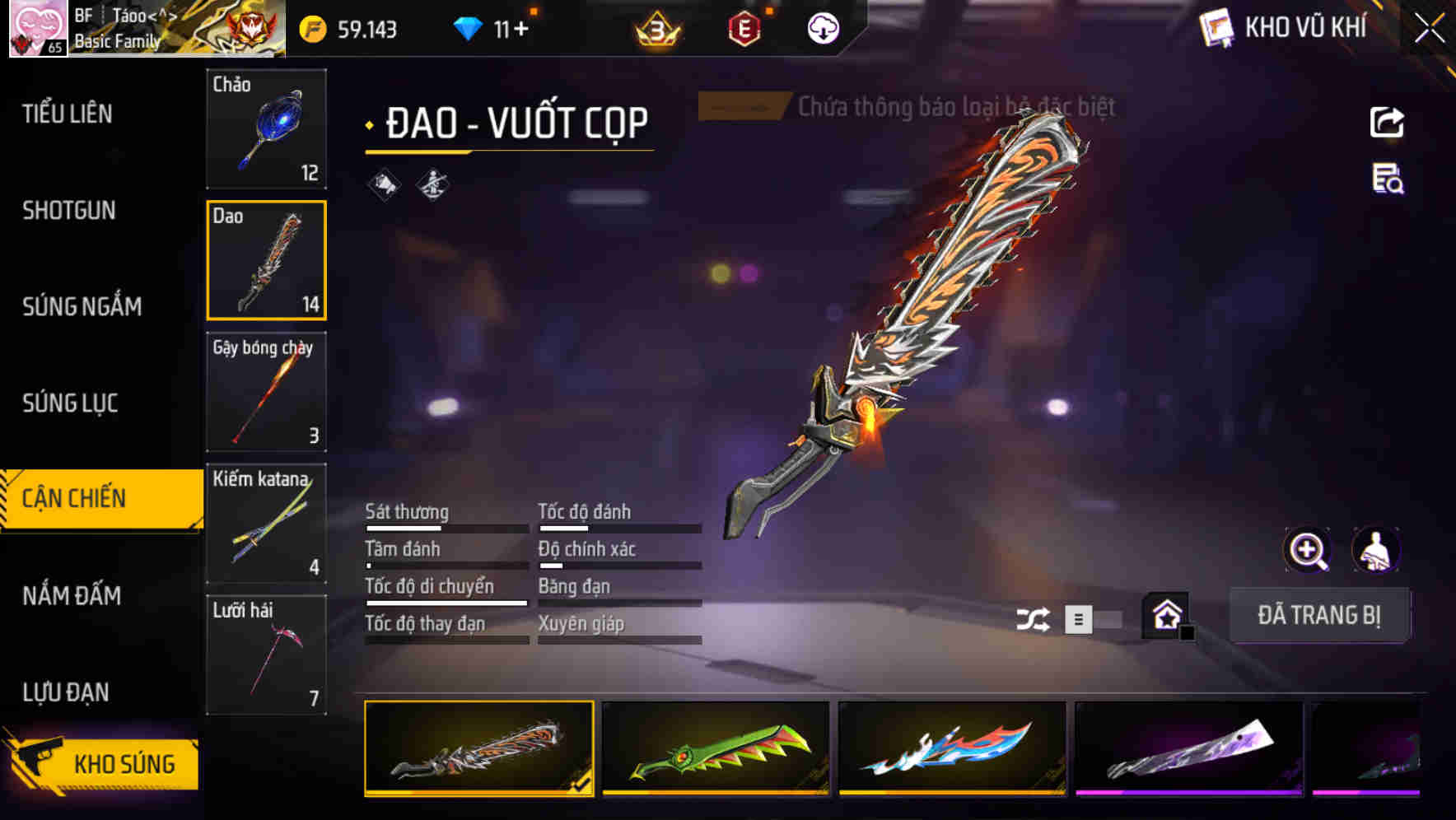Open the SÚNG LỤC category tab

(x=68, y=403)
